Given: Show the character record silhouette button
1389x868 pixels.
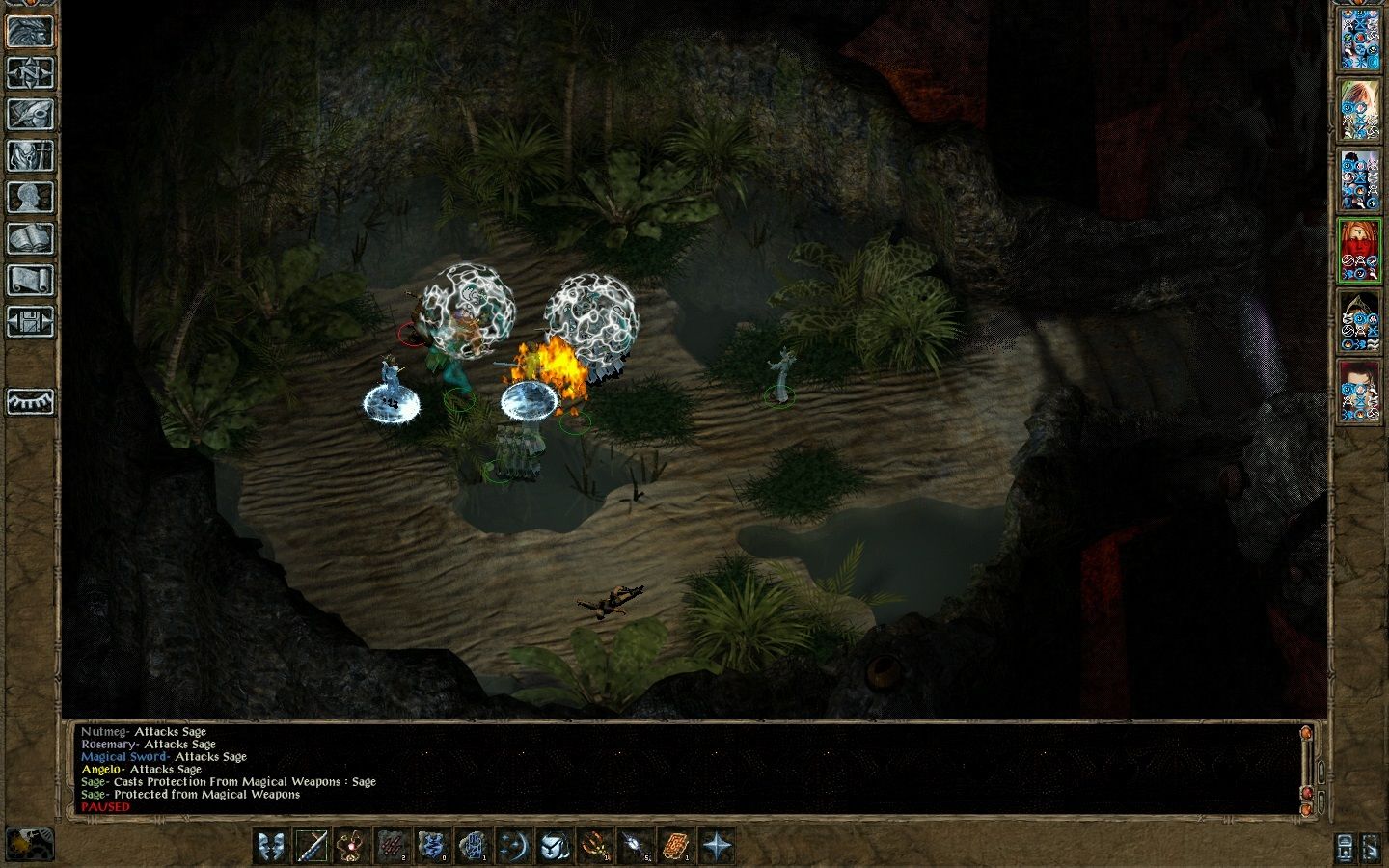Looking at the screenshot, I should 30,197.
